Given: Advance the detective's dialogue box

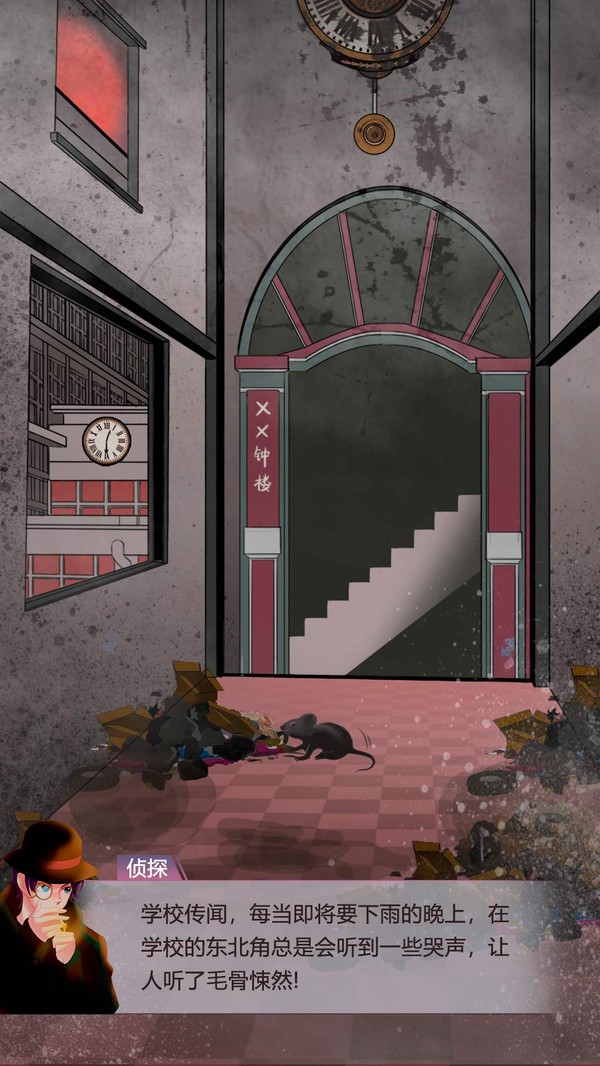Looking at the screenshot, I should click(330, 945).
